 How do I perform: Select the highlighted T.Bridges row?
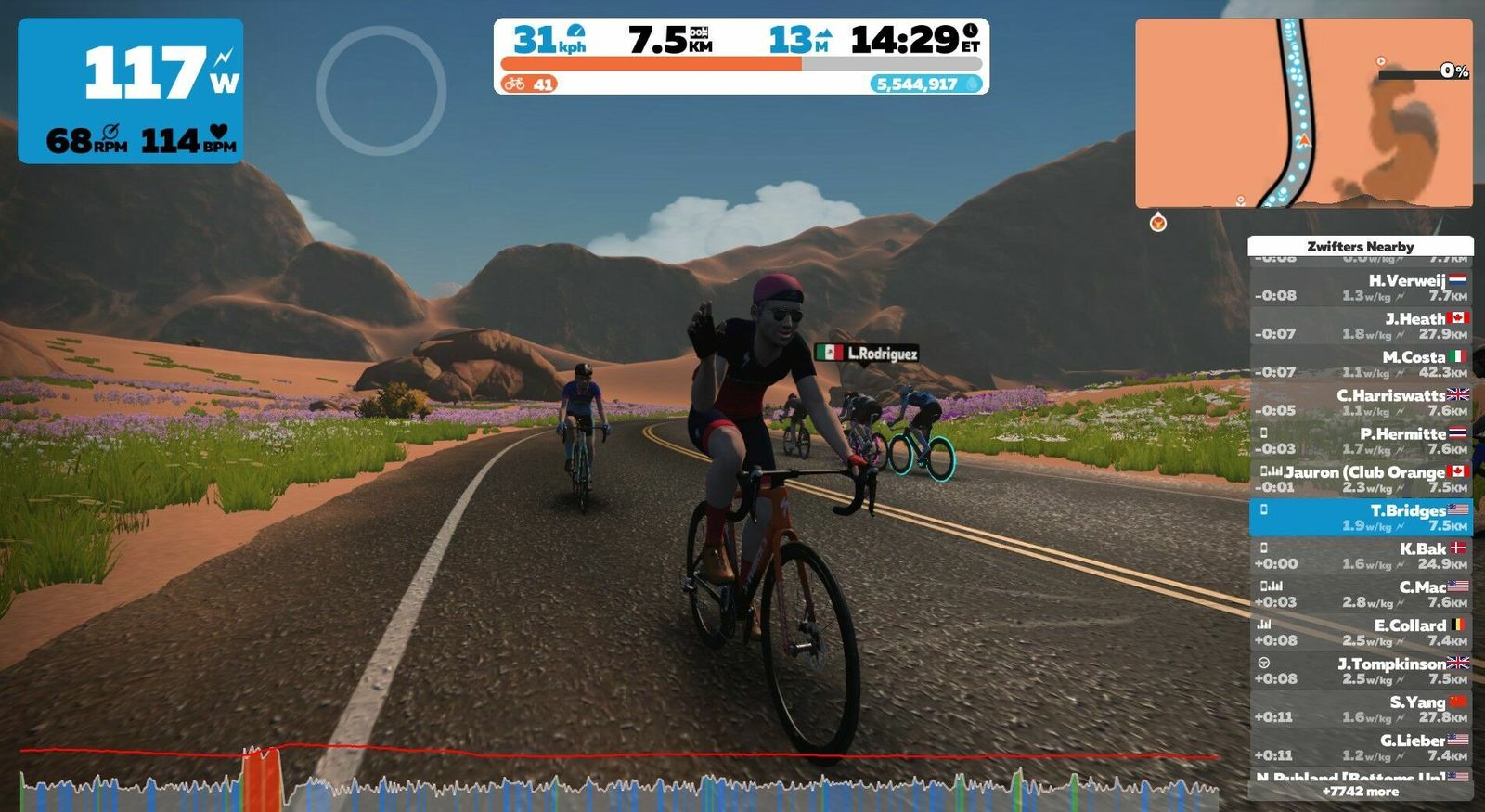point(1360,517)
